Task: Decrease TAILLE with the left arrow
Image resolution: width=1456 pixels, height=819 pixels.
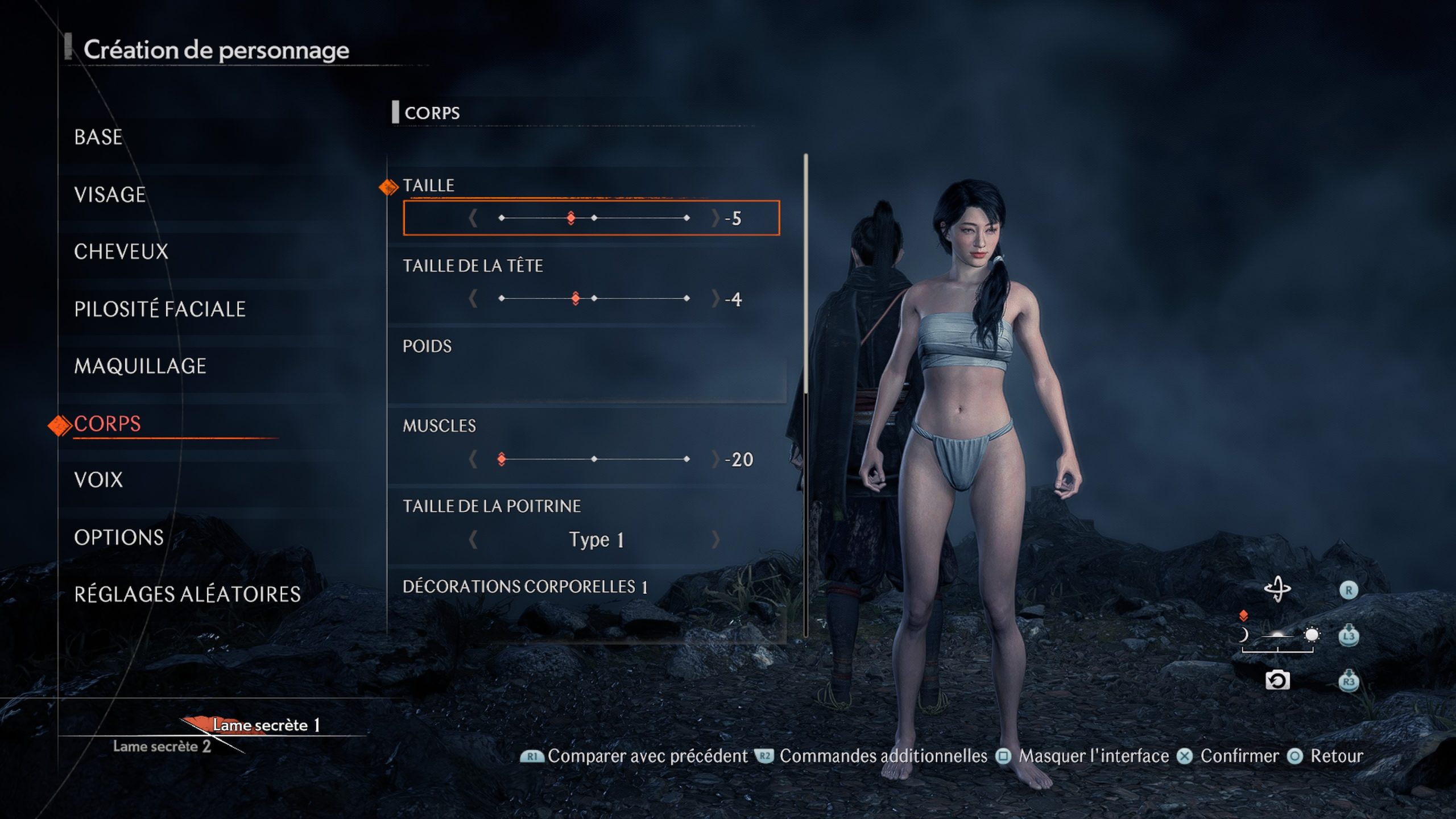Action: pyautogui.click(x=473, y=218)
